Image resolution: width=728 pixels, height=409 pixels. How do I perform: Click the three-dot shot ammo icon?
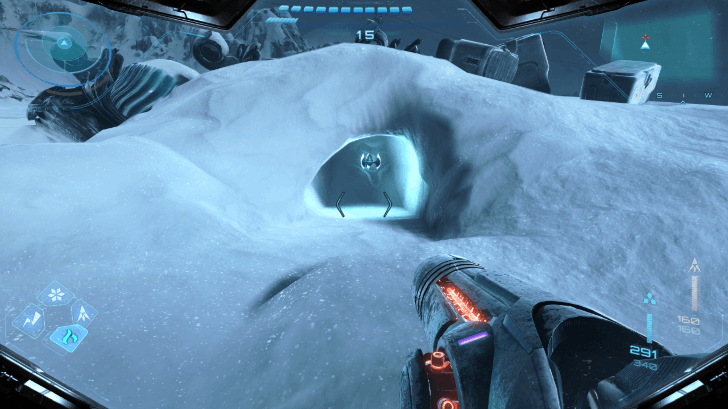coord(650,298)
